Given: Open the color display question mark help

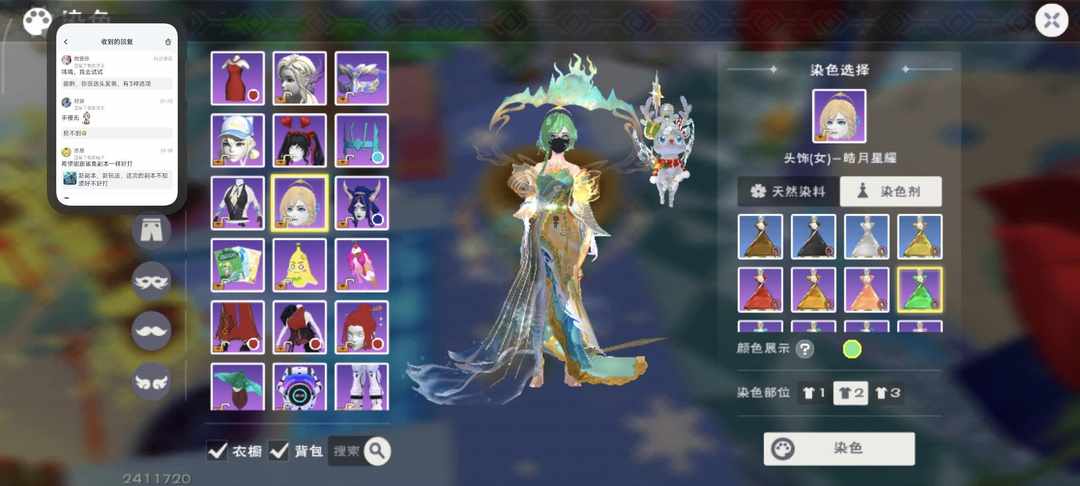Looking at the screenshot, I should [804, 349].
